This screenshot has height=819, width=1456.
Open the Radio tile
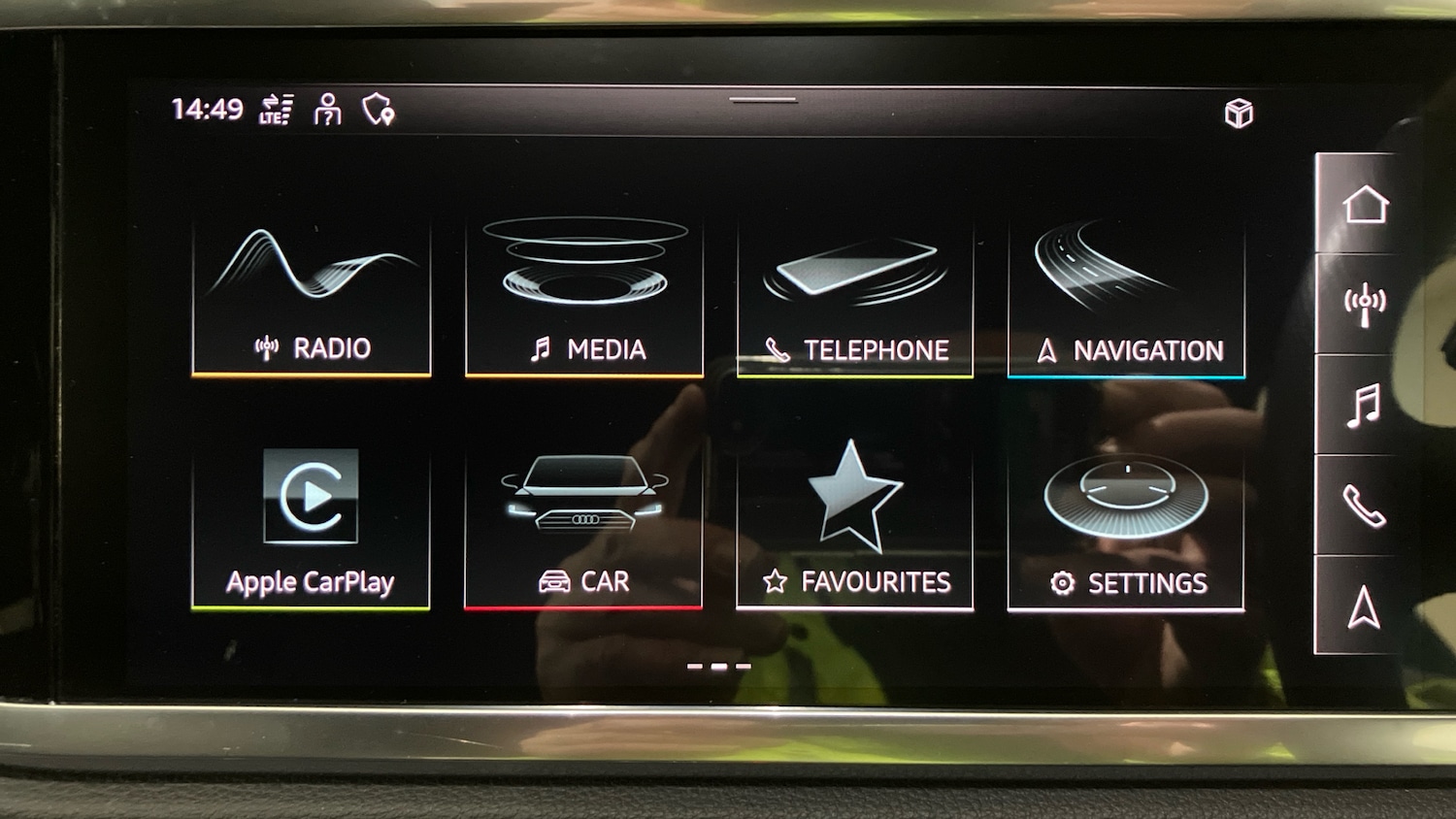[x=312, y=296]
